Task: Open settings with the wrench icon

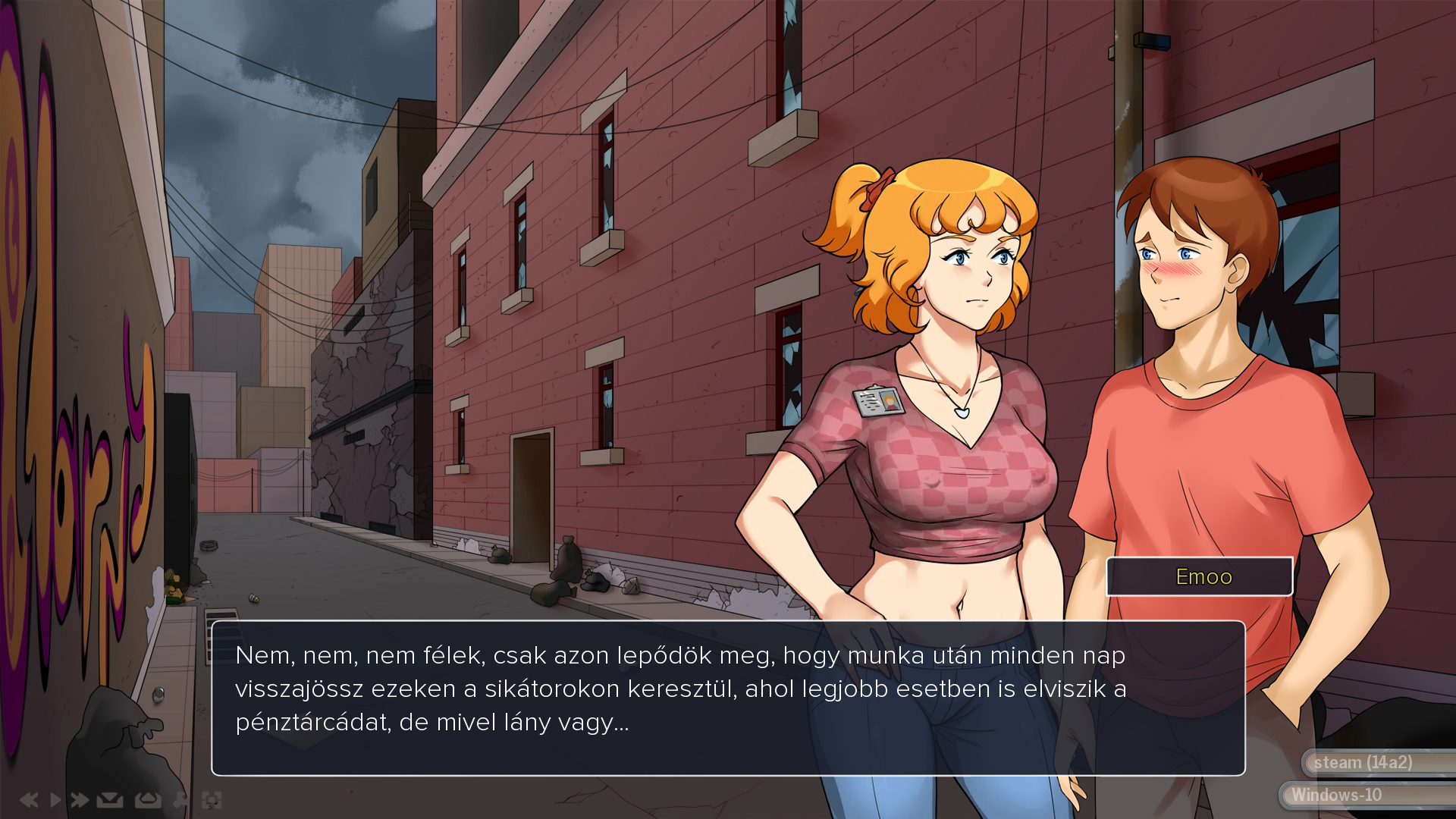Action: coord(180,800)
